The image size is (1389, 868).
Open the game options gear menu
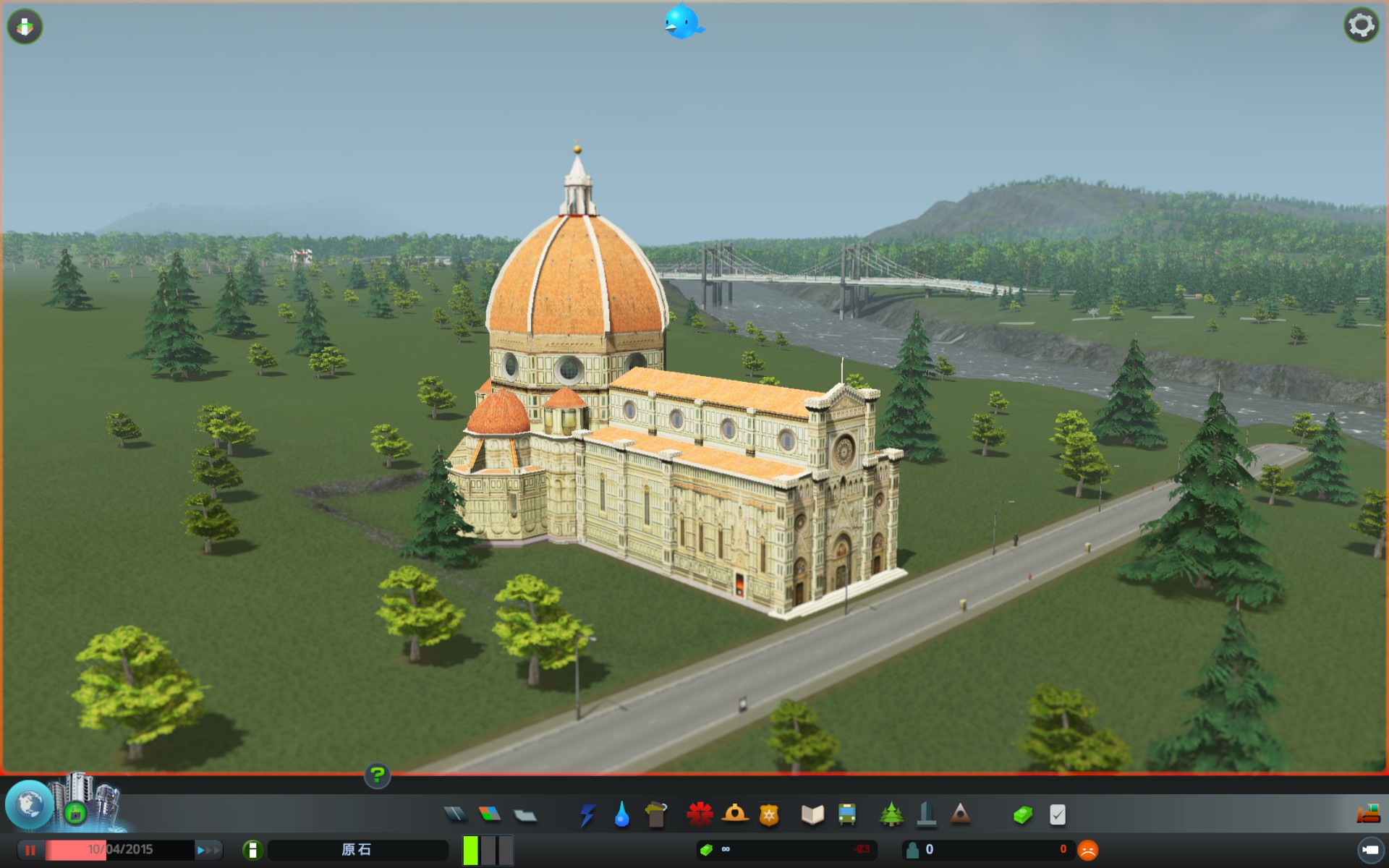1362,24
